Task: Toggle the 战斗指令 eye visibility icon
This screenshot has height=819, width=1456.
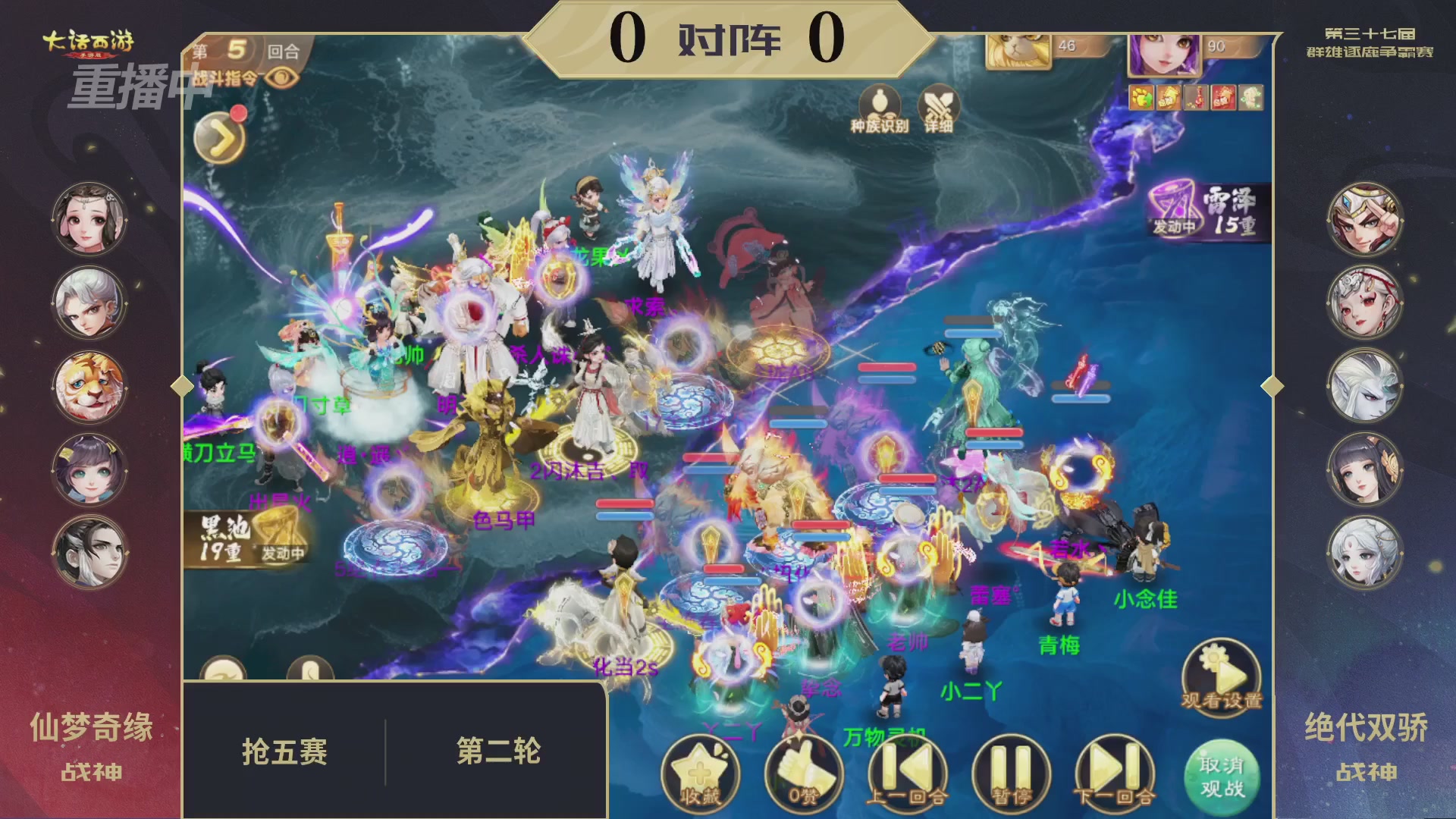Action: point(281,78)
